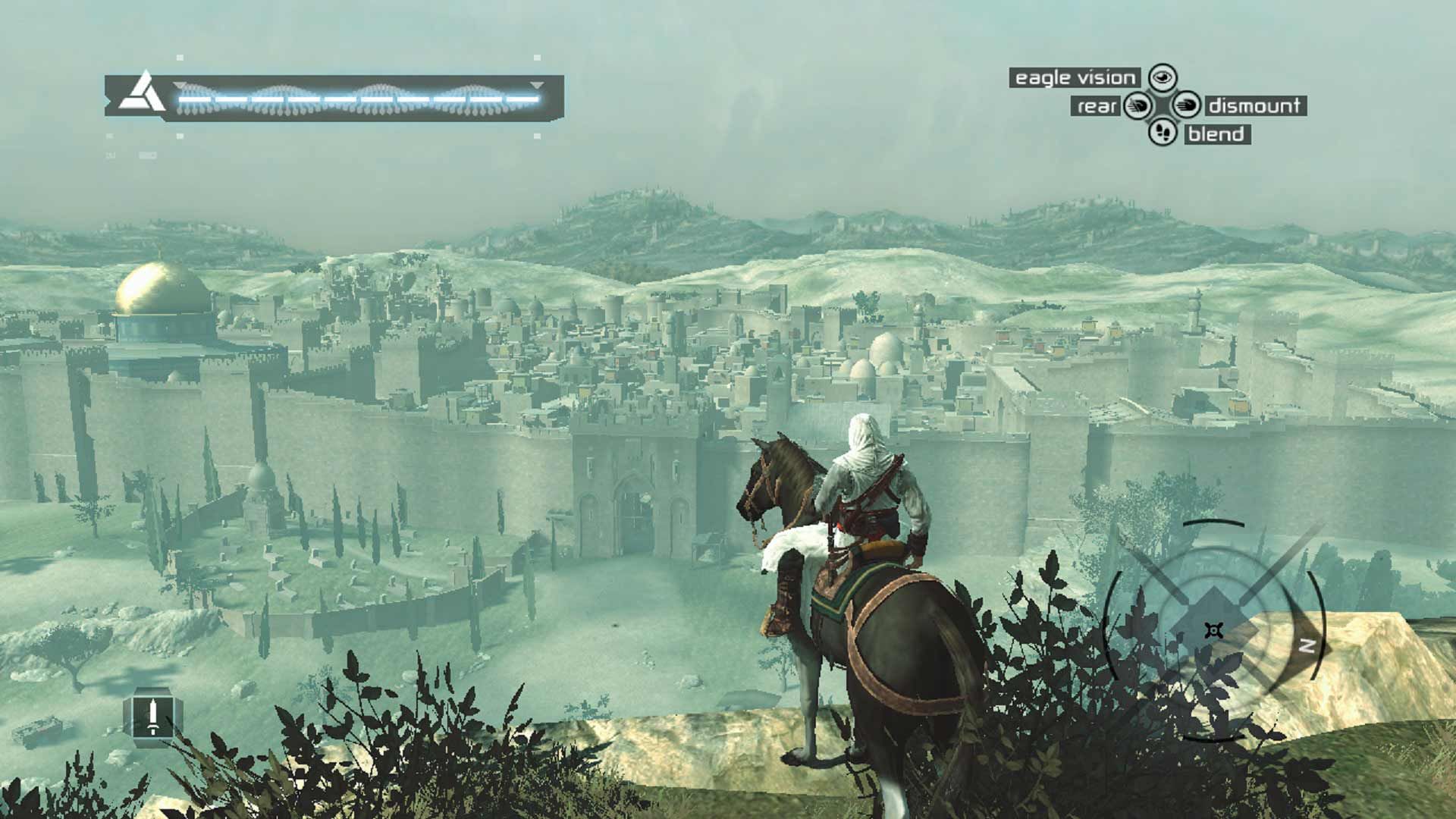Click the 'rear' text button
This screenshot has height=819, width=1456.
1097,106
